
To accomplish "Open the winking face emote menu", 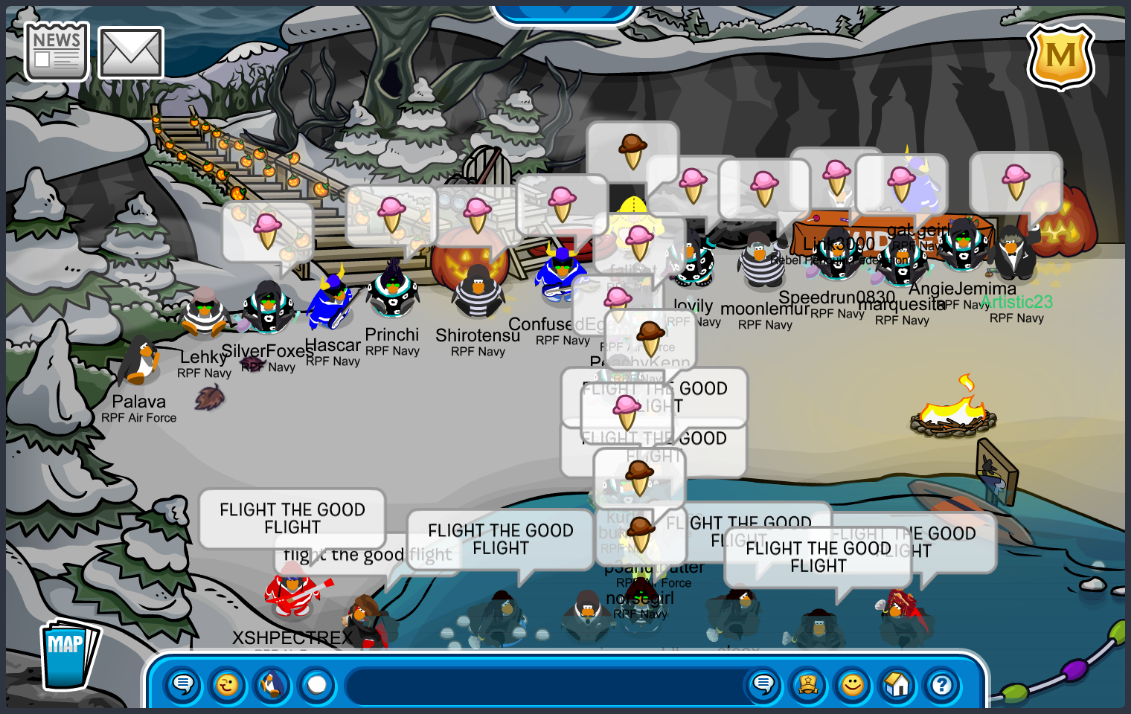I will pyautogui.click(x=227, y=685).
